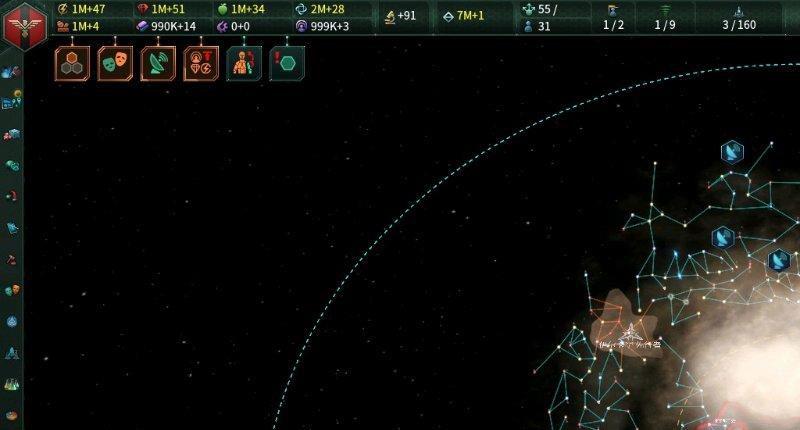Open the empire emblem government panel
Viewport: 800px width, 430px height.
point(22,22)
